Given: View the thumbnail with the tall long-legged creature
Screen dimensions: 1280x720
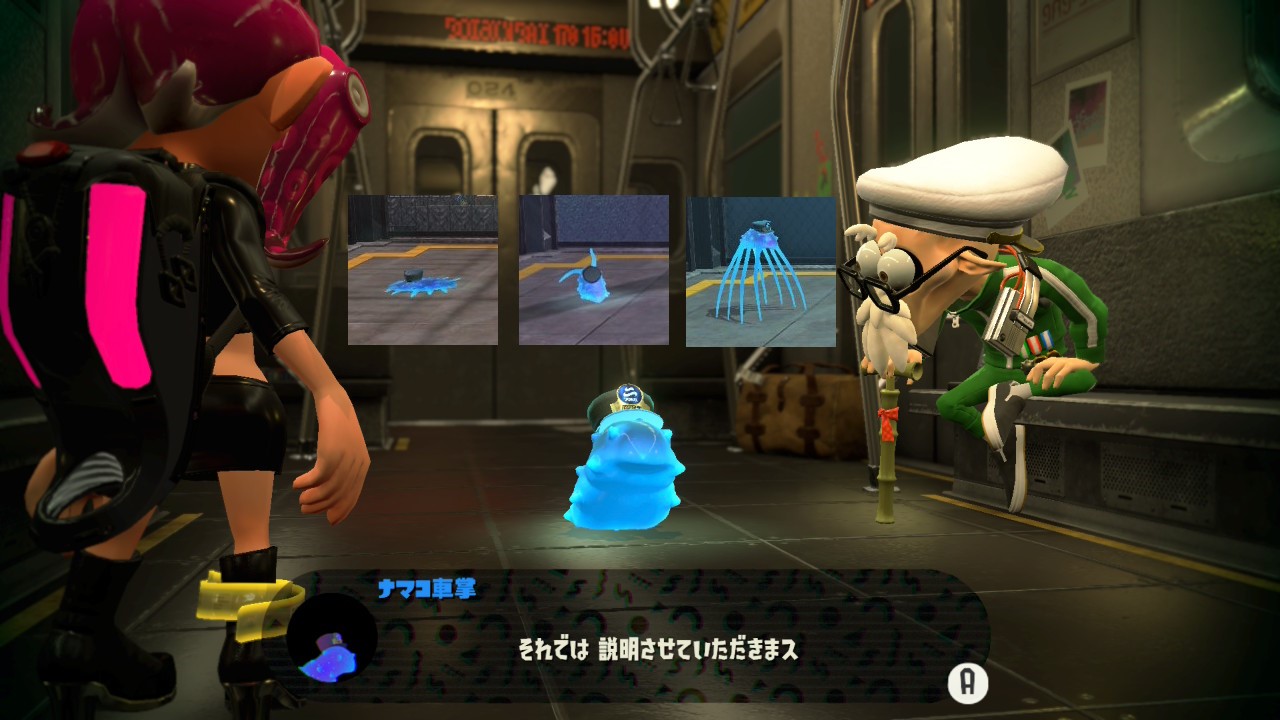Looking at the screenshot, I should click(760, 270).
